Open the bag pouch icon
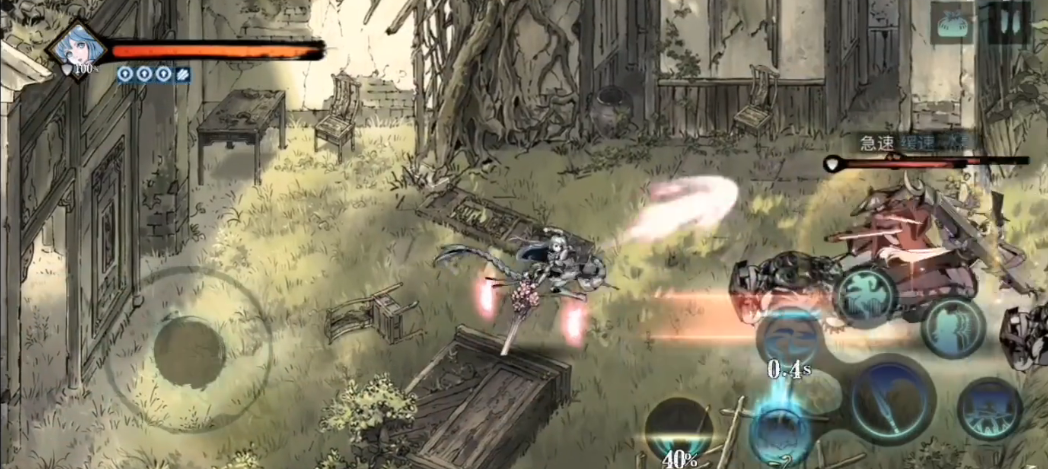This screenshot has width=1048, height=469. [951, 22]
